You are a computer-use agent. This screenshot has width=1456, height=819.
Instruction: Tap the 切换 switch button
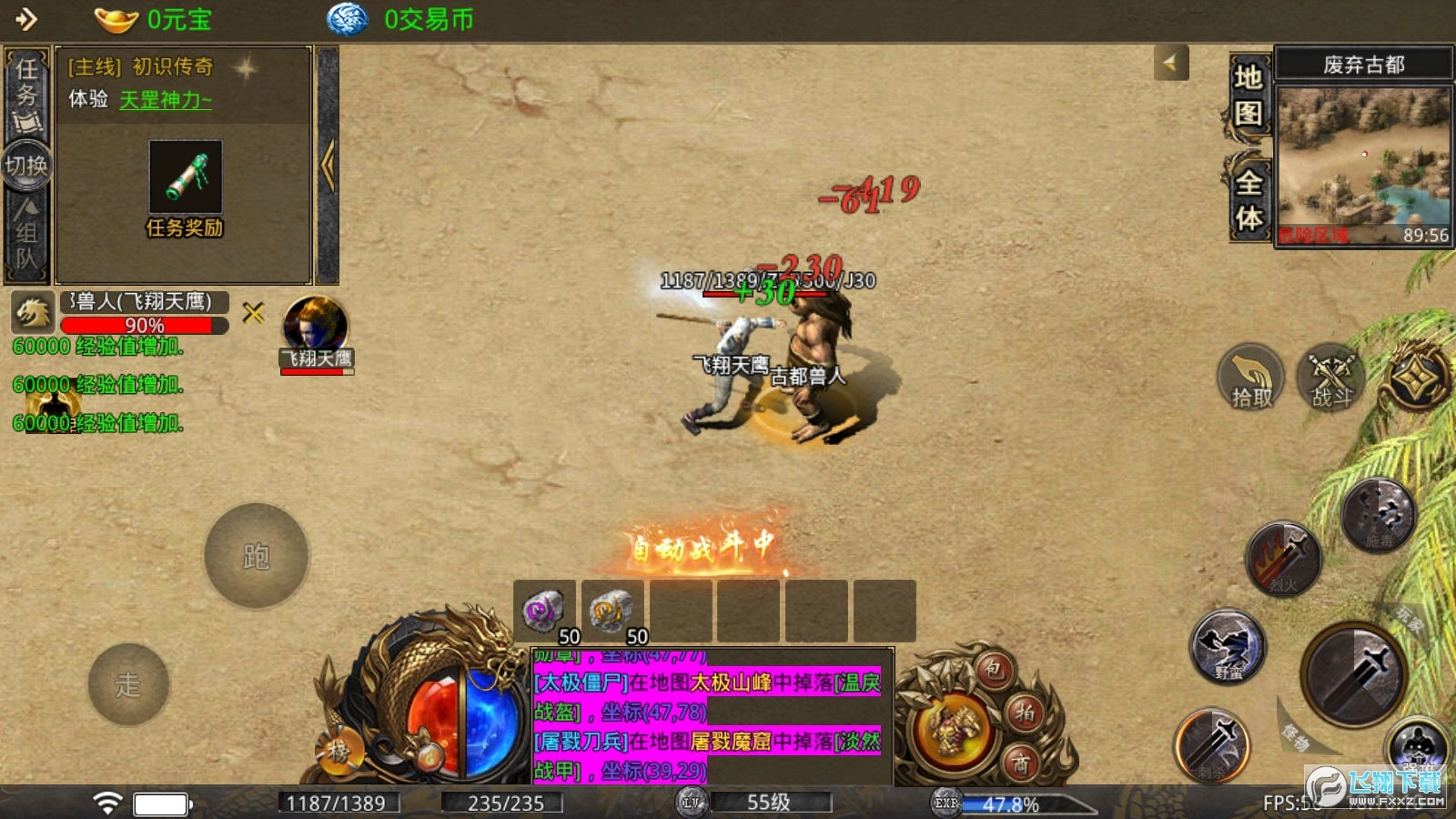[x=26, y=166]
